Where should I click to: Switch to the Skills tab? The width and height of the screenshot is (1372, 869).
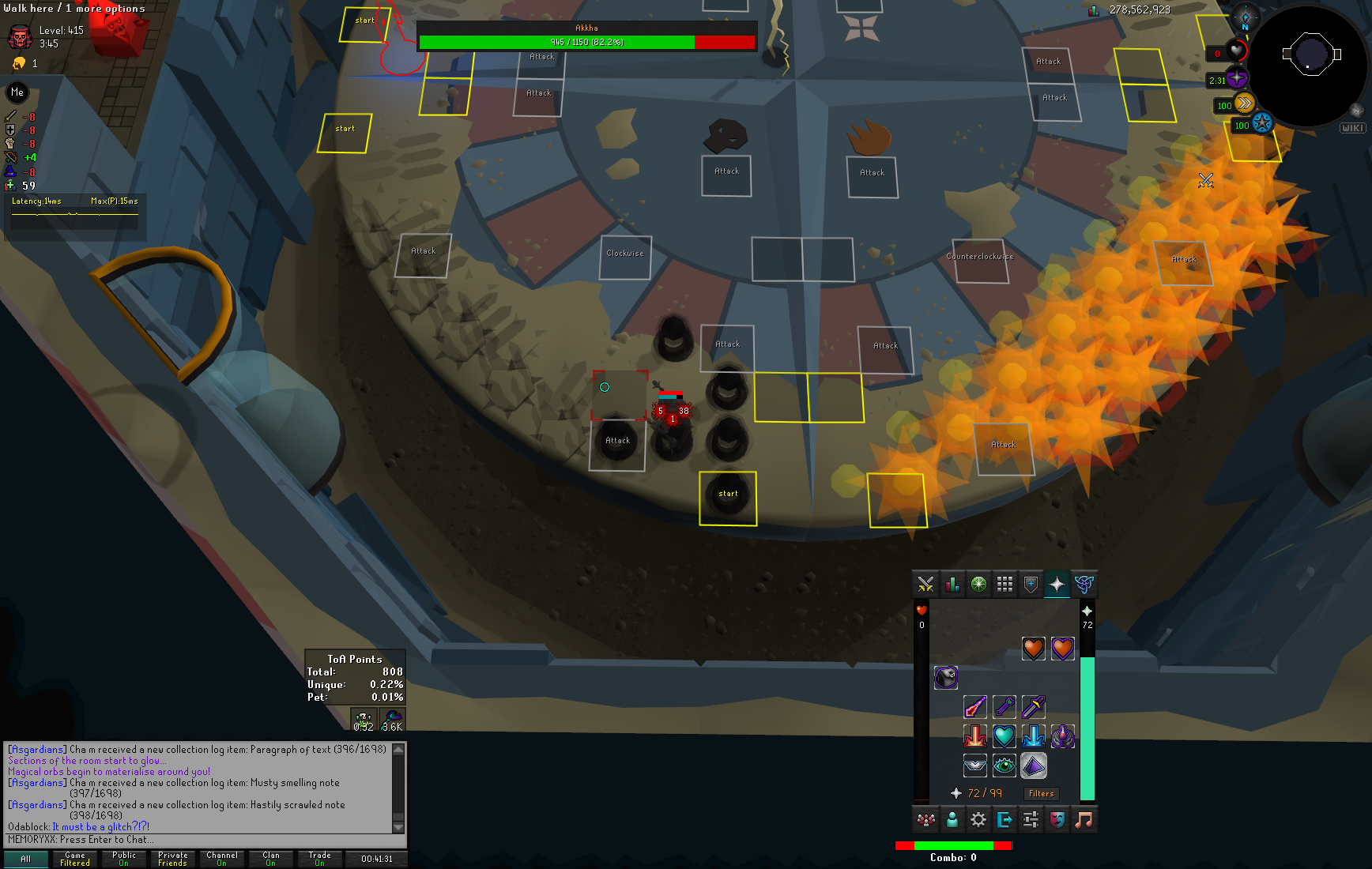coord(952,585)
